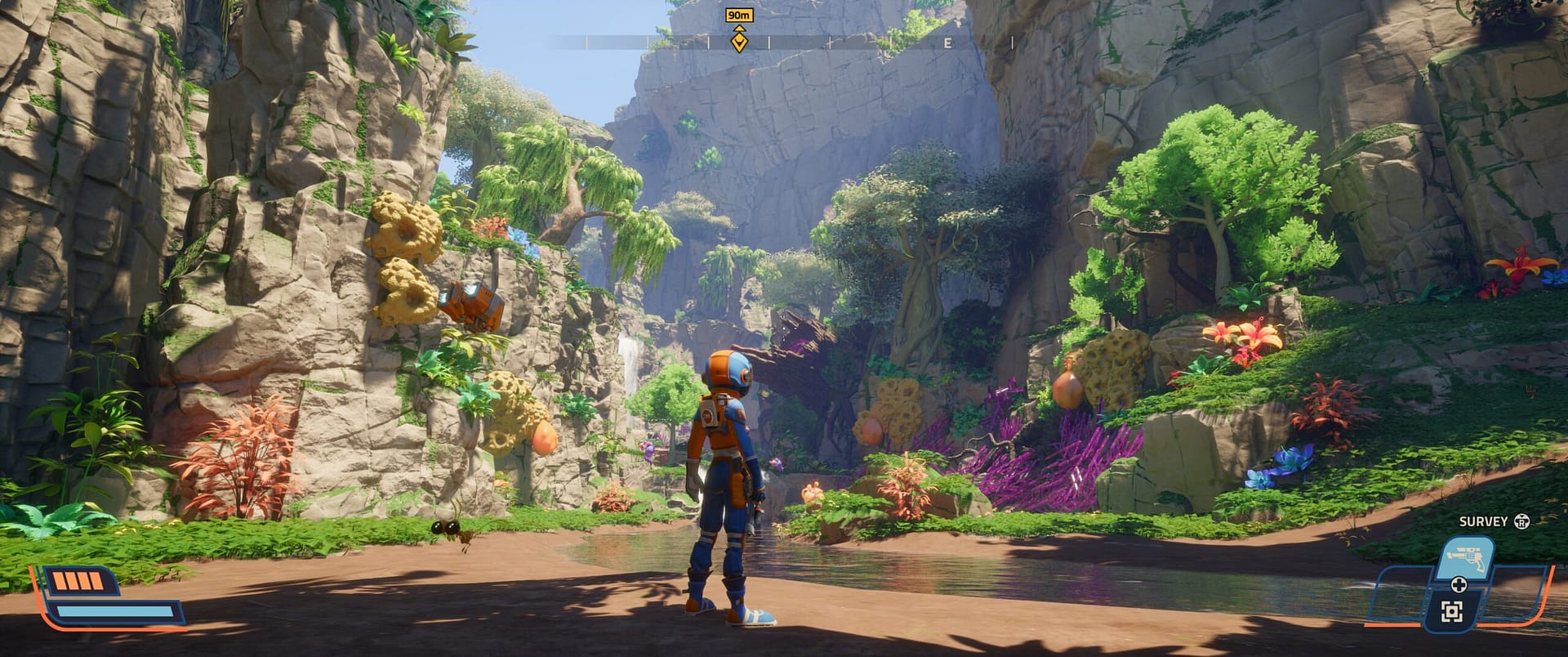Select the pistol icon in the weapon HUD
1568x657 pixels.
[1466, 557]
